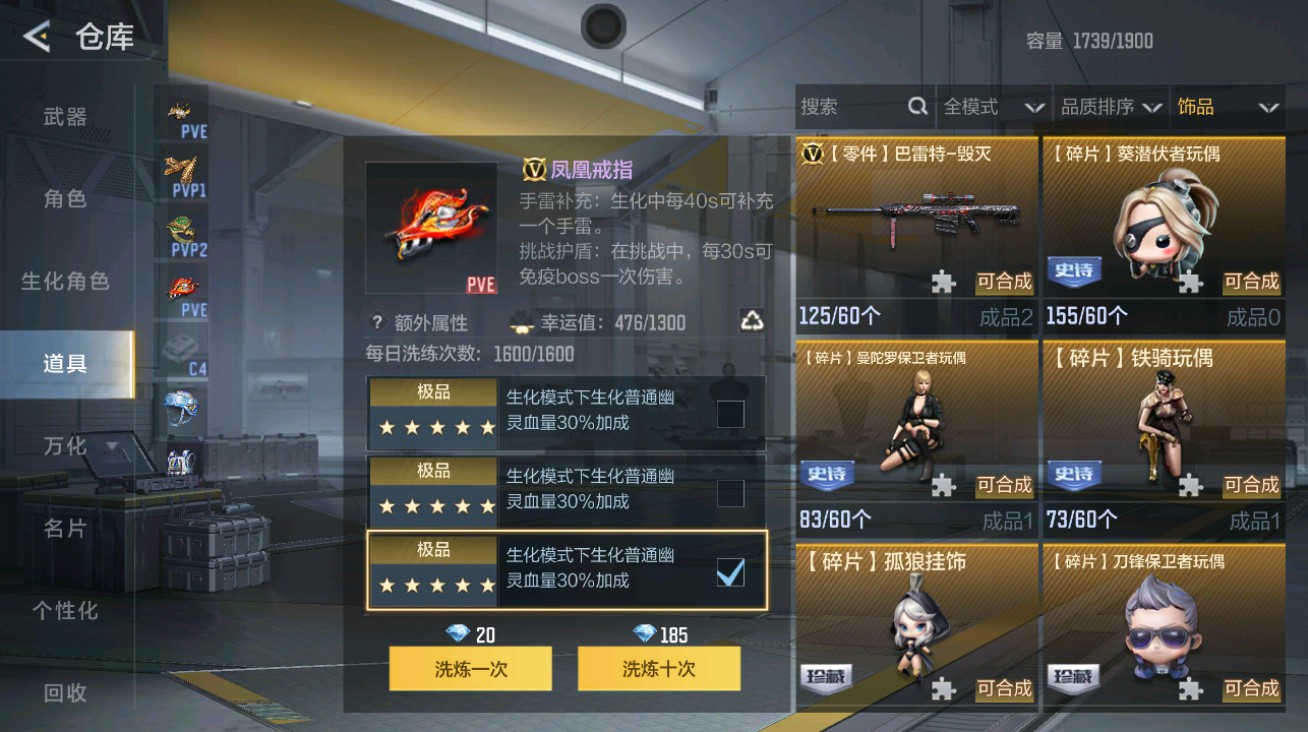Click the search magnifier icon
Viewport: 1308px width, 732px height.
[916, 106]
